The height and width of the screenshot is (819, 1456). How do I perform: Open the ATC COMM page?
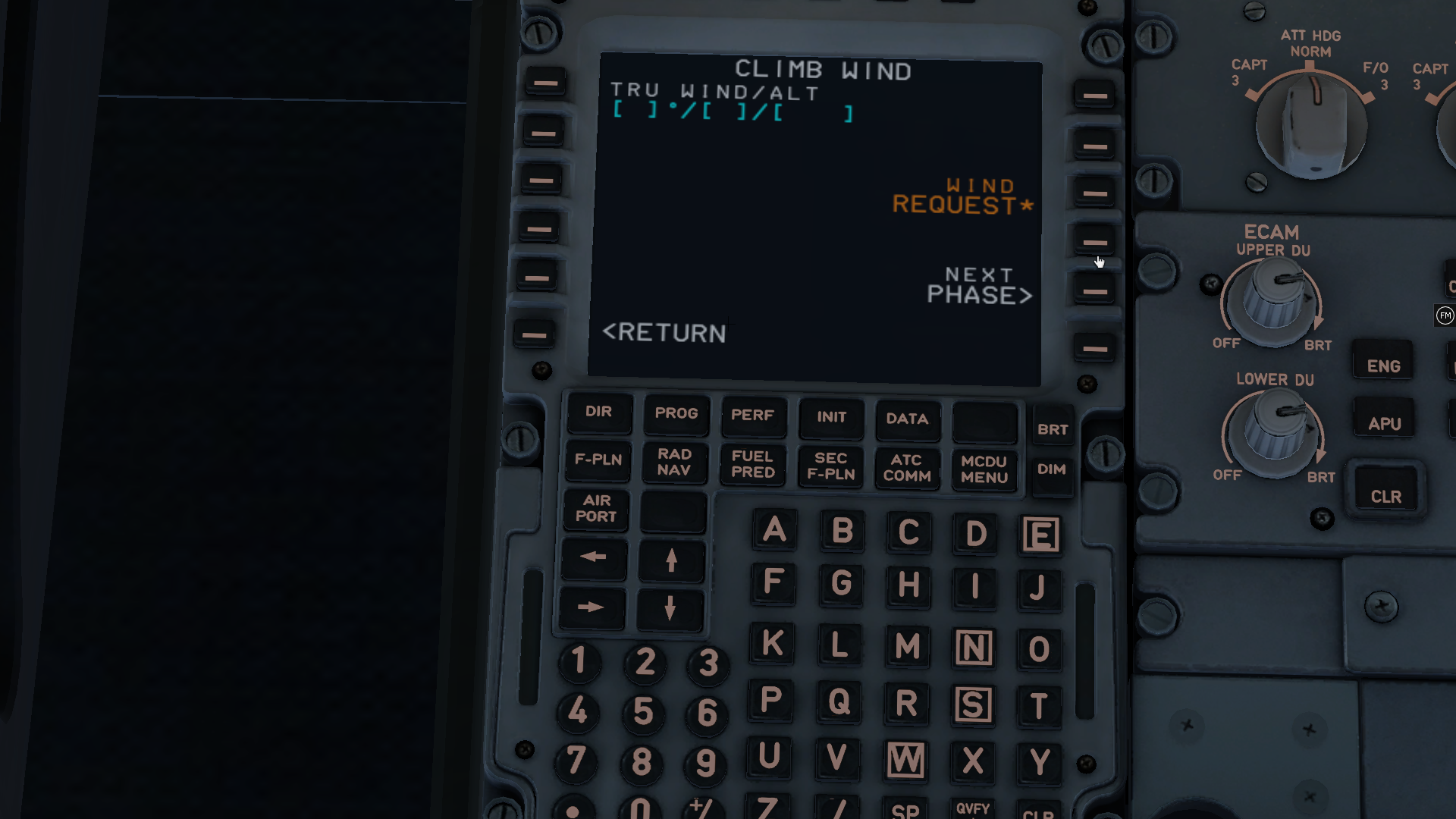(x=907, y=466)
